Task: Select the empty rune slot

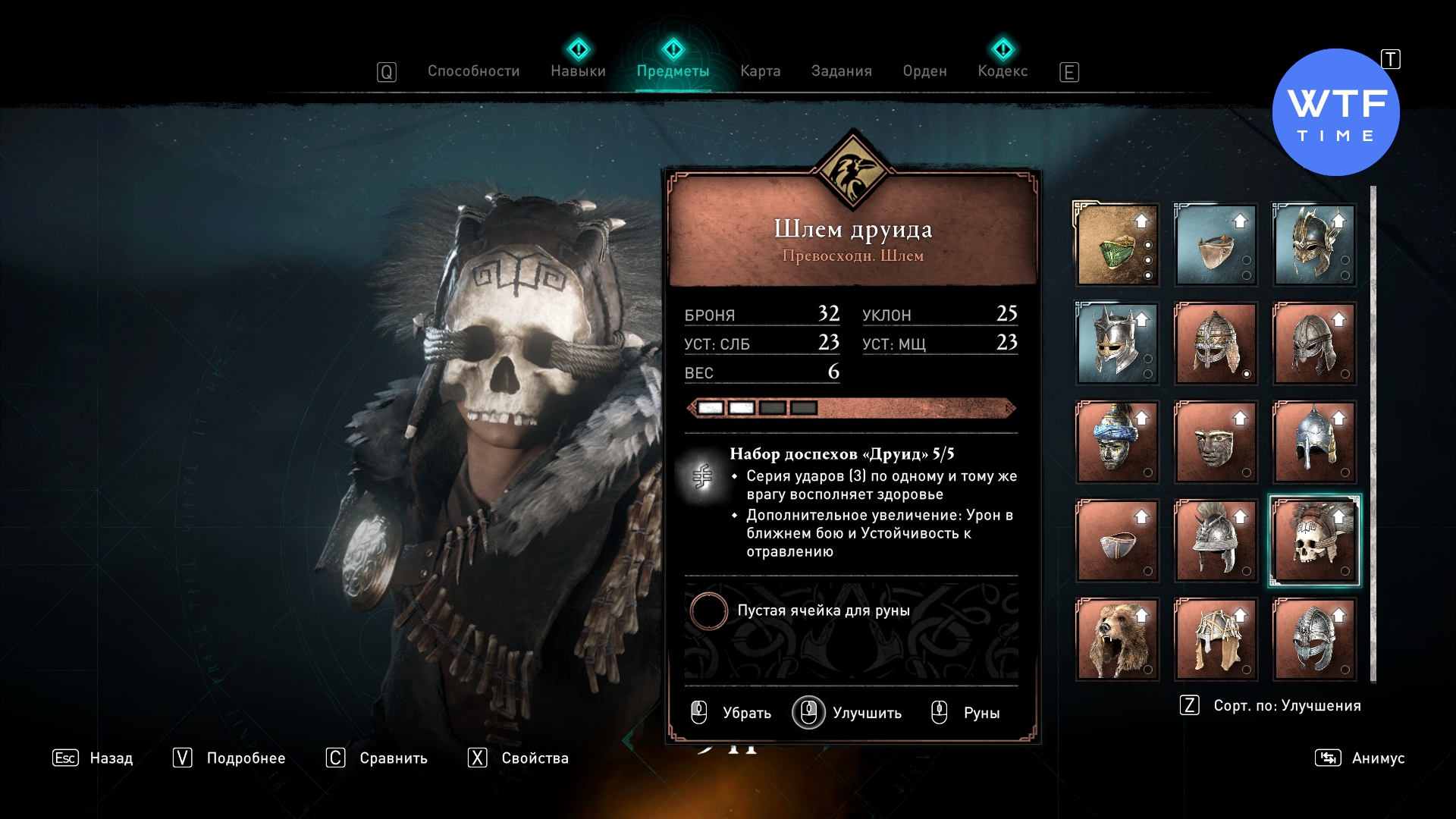Action: pyautogui.click(x=709, y=611)
